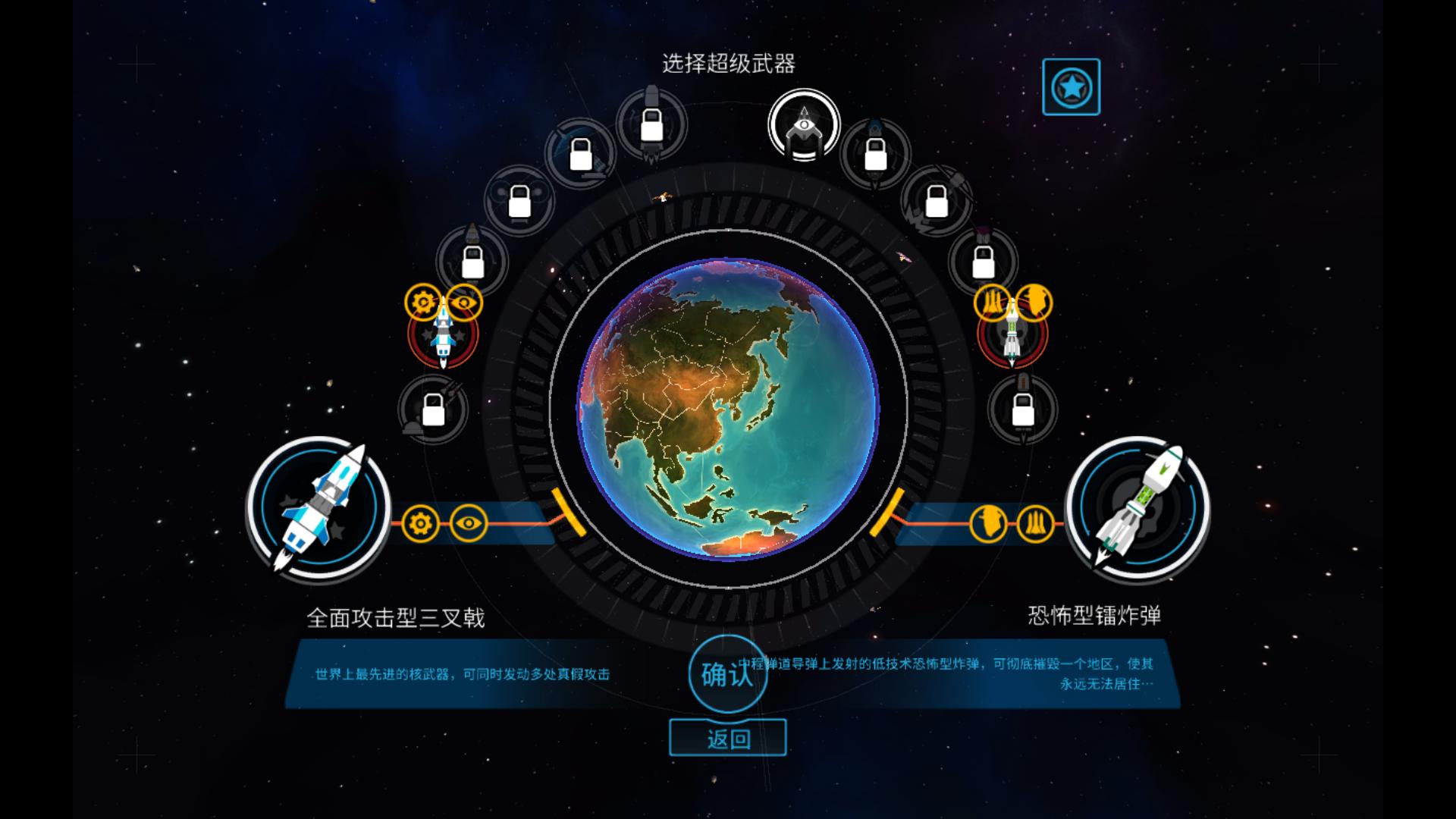Click the star emblem button in top-right corner
Image resolution: width=1456 pixels, height=819 pixels.
[x=1071, y=86]
